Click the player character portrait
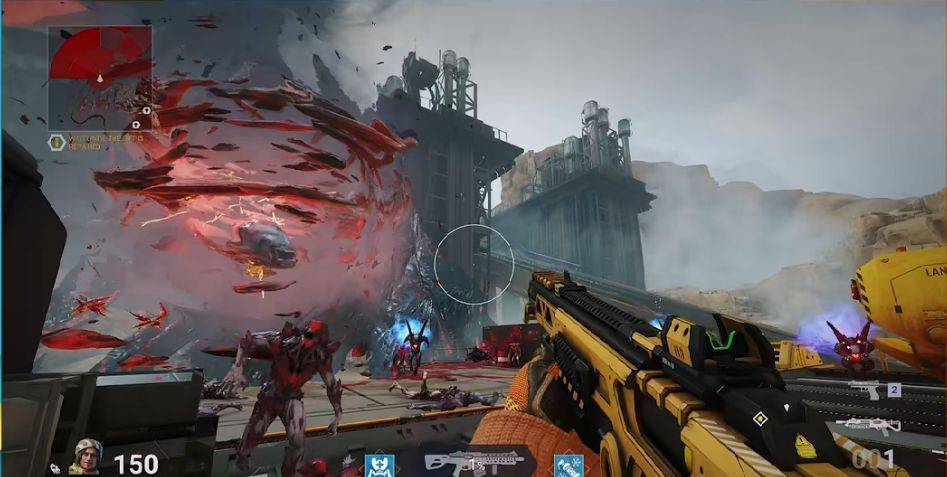The width and height of the screenshot is (947, 477). [x=85, y=458]
